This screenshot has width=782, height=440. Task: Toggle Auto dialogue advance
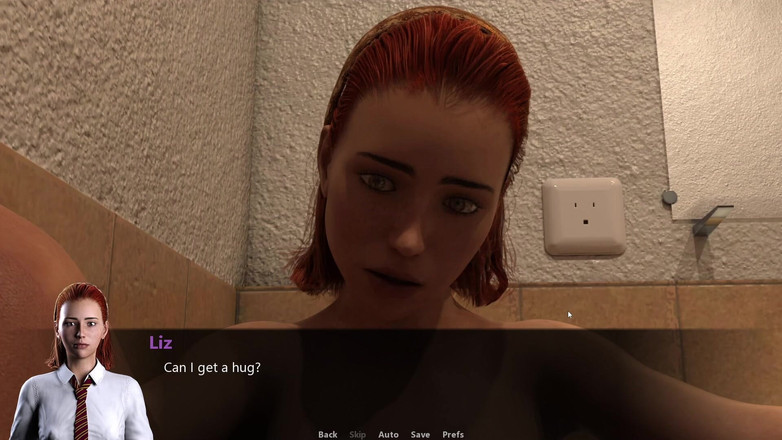coord(388,434)
